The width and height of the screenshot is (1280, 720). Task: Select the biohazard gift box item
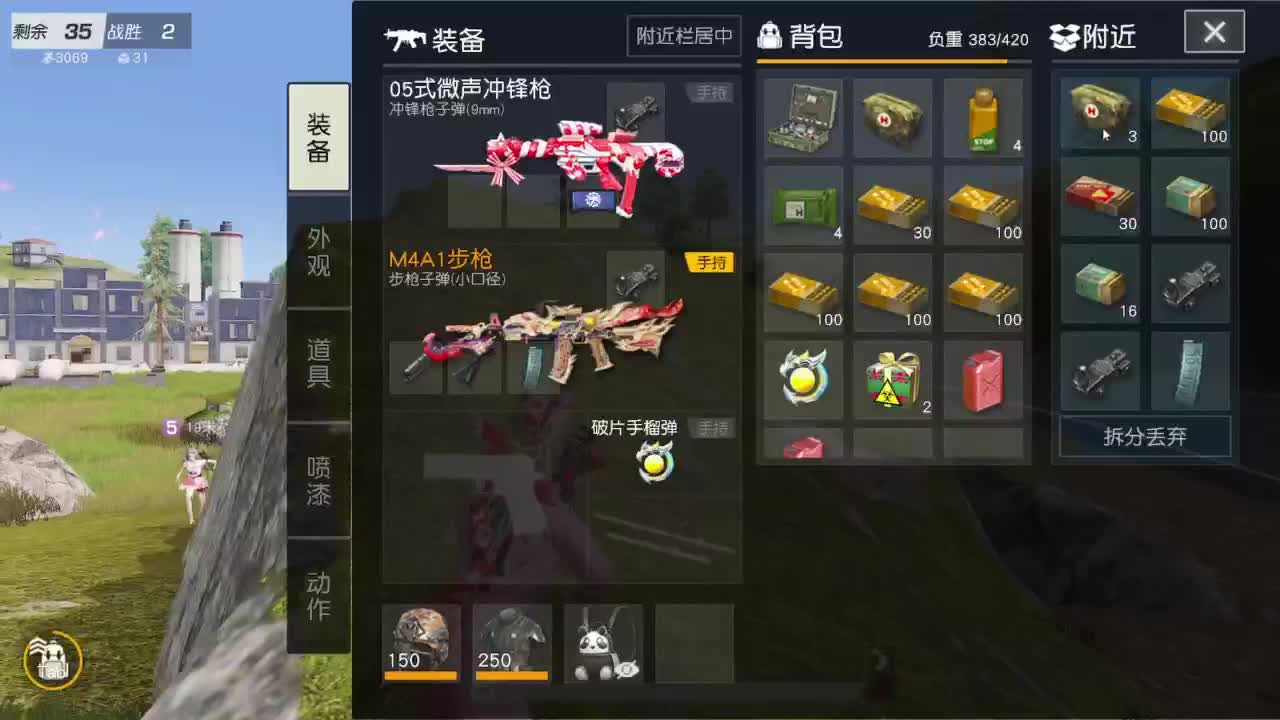click(x=893, y=380)
